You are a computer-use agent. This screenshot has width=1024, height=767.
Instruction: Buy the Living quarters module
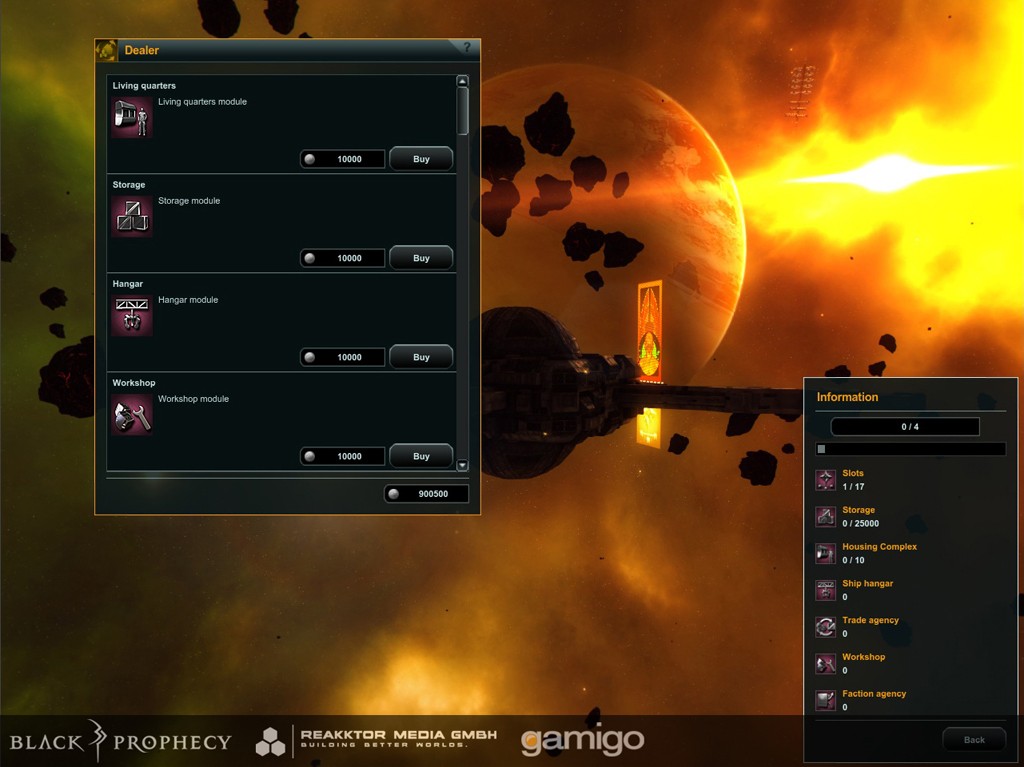point(420,159)
